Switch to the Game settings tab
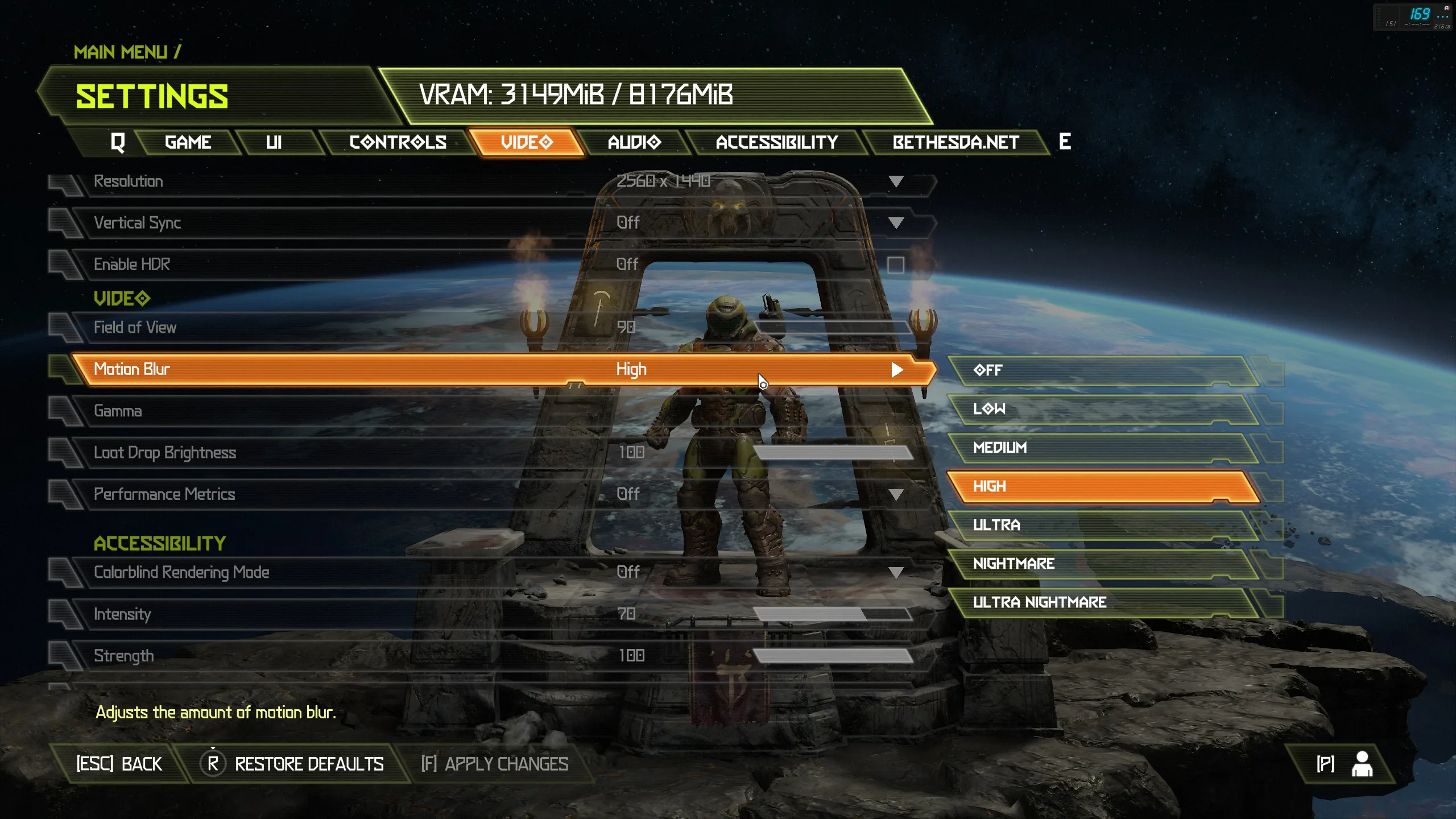 click(x=188, y=142)
